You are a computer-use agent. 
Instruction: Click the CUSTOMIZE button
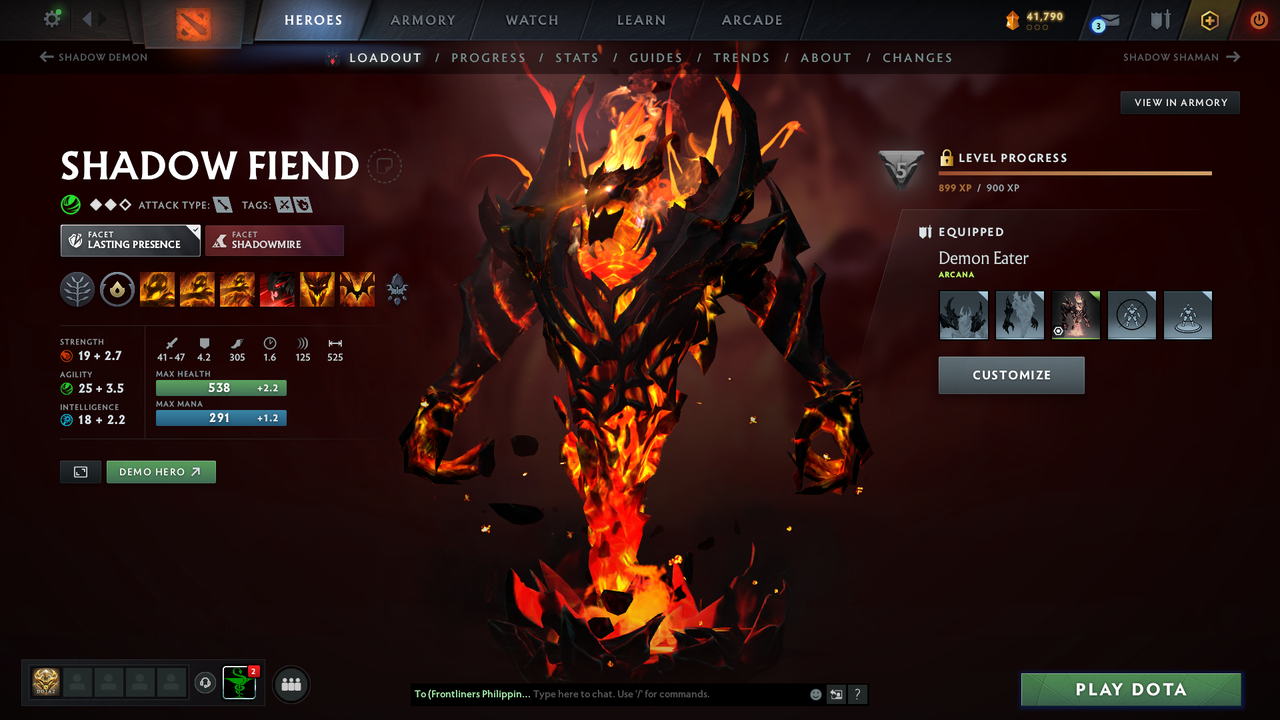click(1011, 375)
